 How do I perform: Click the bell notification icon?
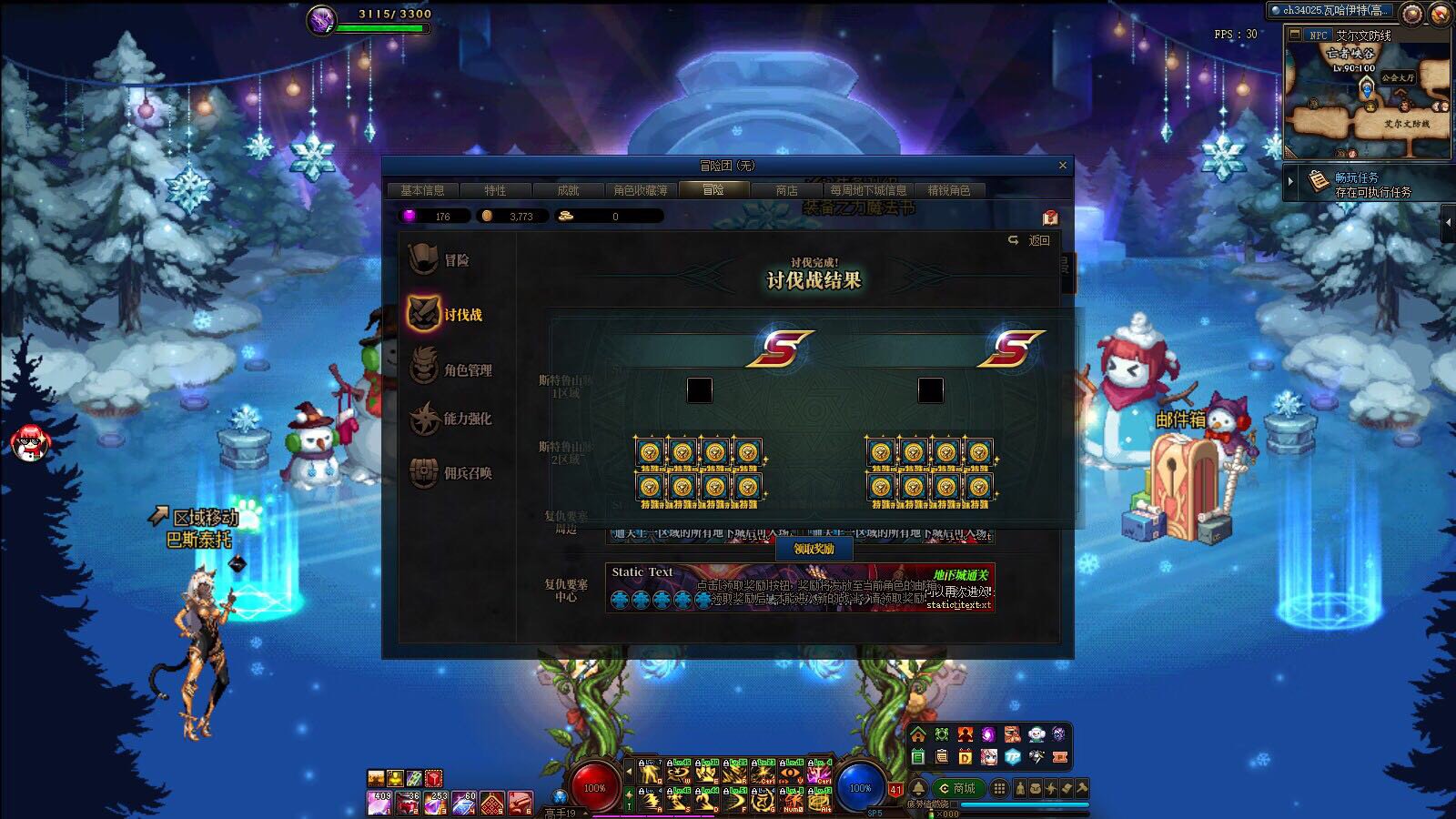coord(918,788)
